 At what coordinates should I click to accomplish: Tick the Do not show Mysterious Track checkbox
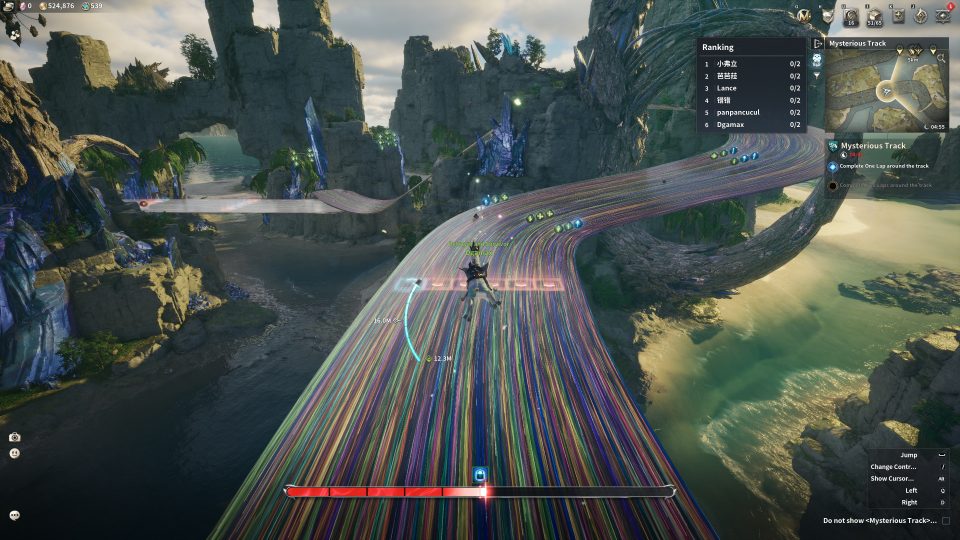pos(946,520)
